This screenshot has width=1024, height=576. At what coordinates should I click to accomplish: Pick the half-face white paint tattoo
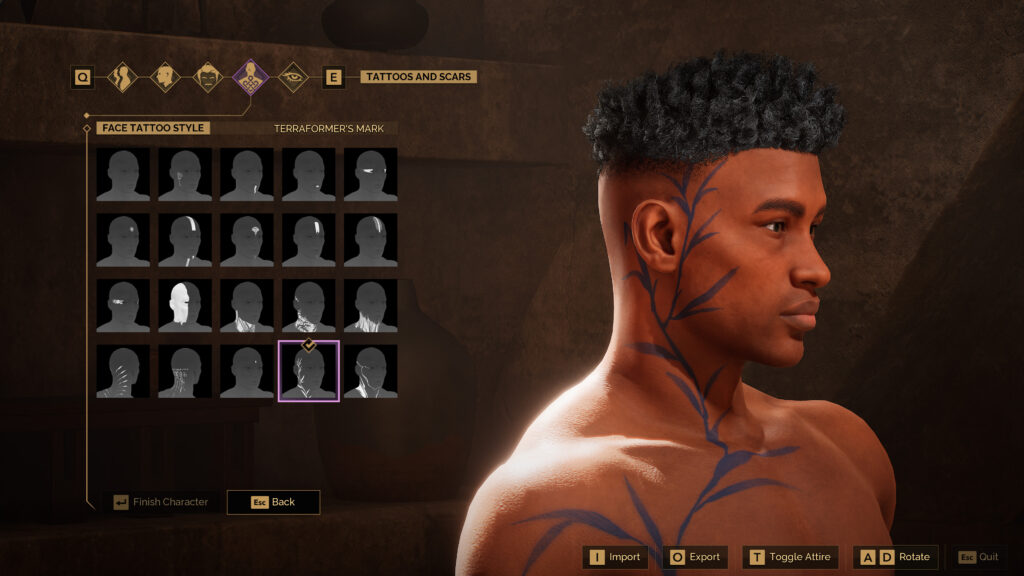[x=185, y=306]
